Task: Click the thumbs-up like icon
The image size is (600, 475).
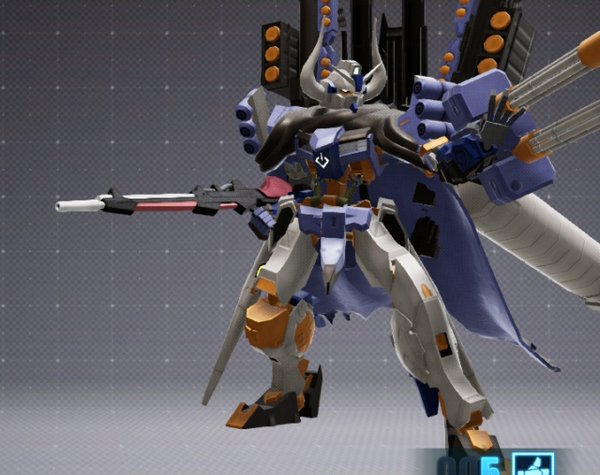Action: [x=533, y=465]
